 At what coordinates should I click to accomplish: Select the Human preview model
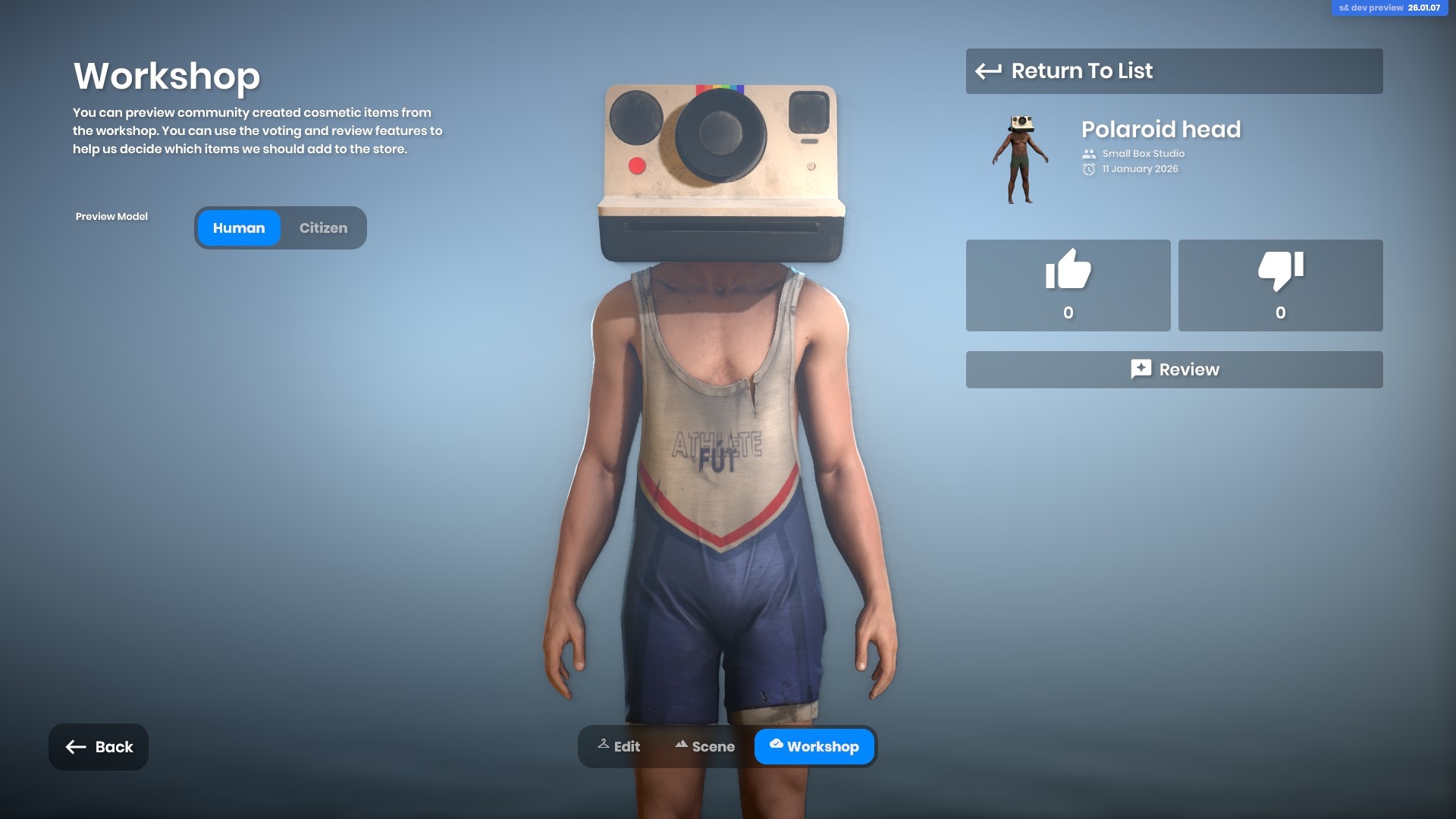pyautogui.click(x=239, y=228)
